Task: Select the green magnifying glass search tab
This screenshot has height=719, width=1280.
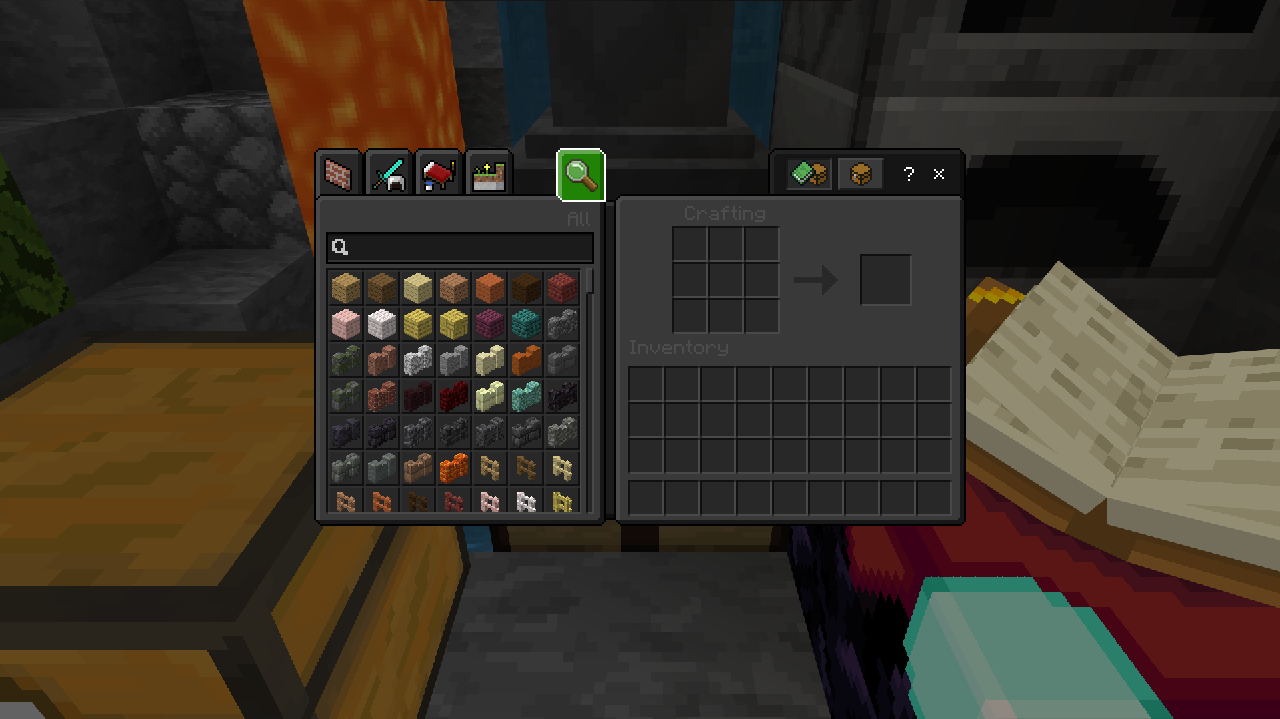Action: [581, 175]
